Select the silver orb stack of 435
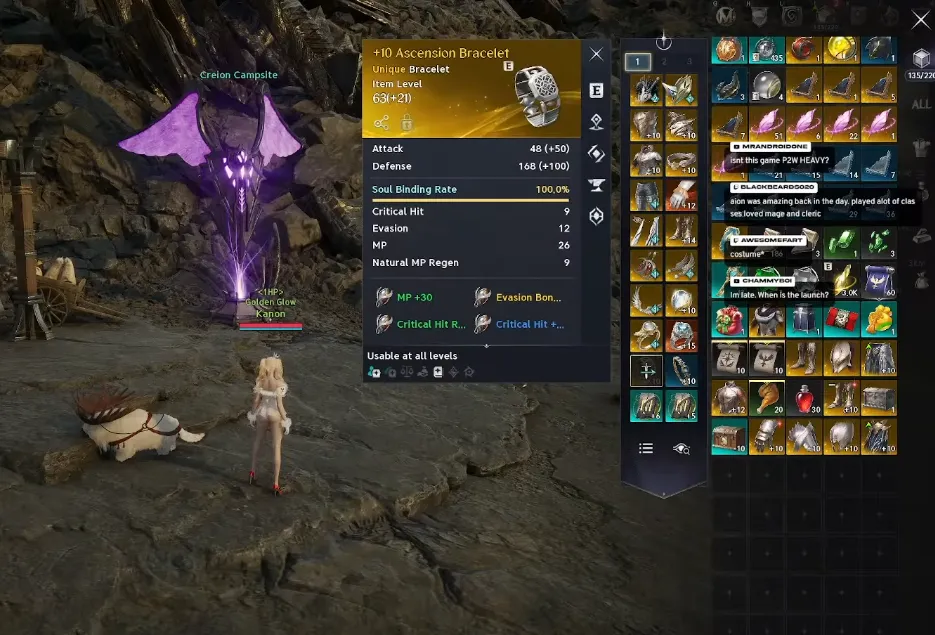The width and height of the screenshot is (935, 635). [x=765, y=50]
